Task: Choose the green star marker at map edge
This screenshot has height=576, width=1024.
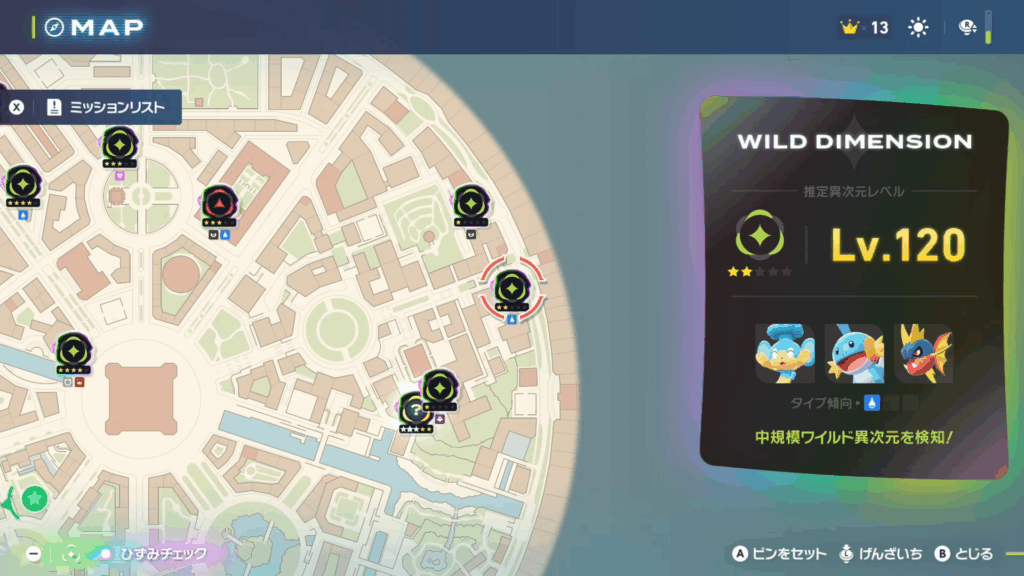Action: pyautogui.click(x=35, y=497)
